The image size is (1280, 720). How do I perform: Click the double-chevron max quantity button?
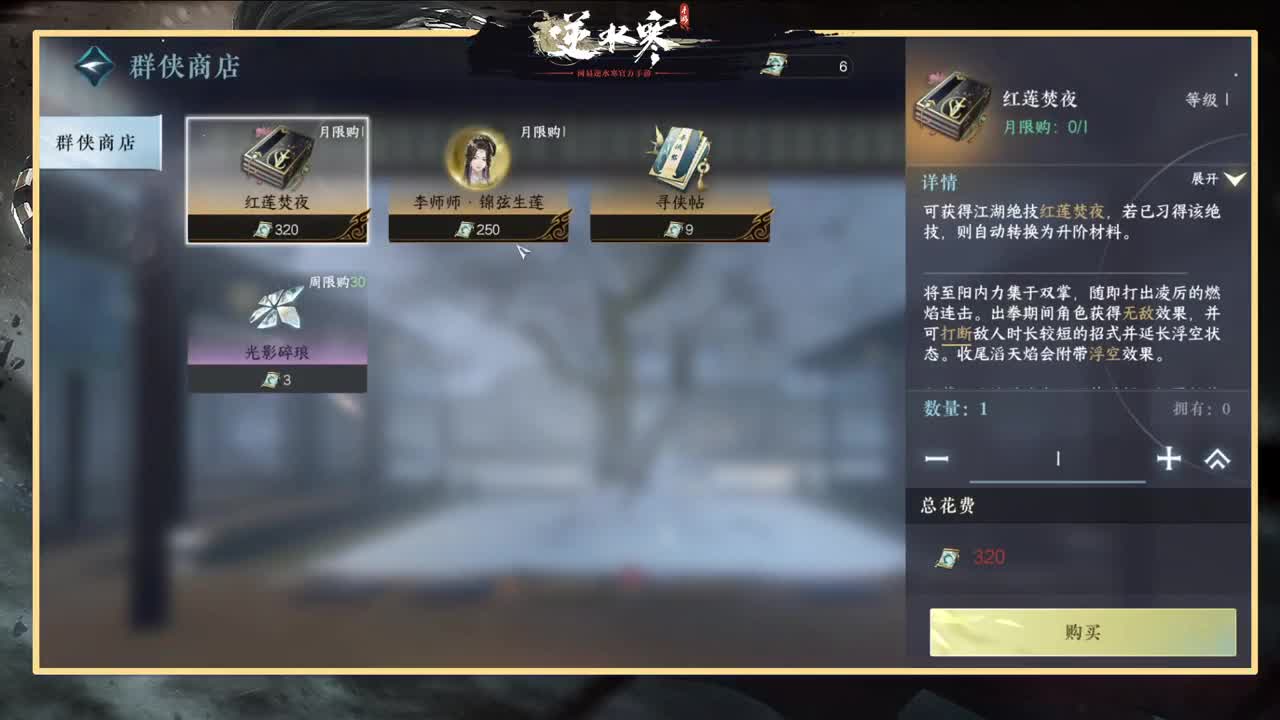point(1218,460)
